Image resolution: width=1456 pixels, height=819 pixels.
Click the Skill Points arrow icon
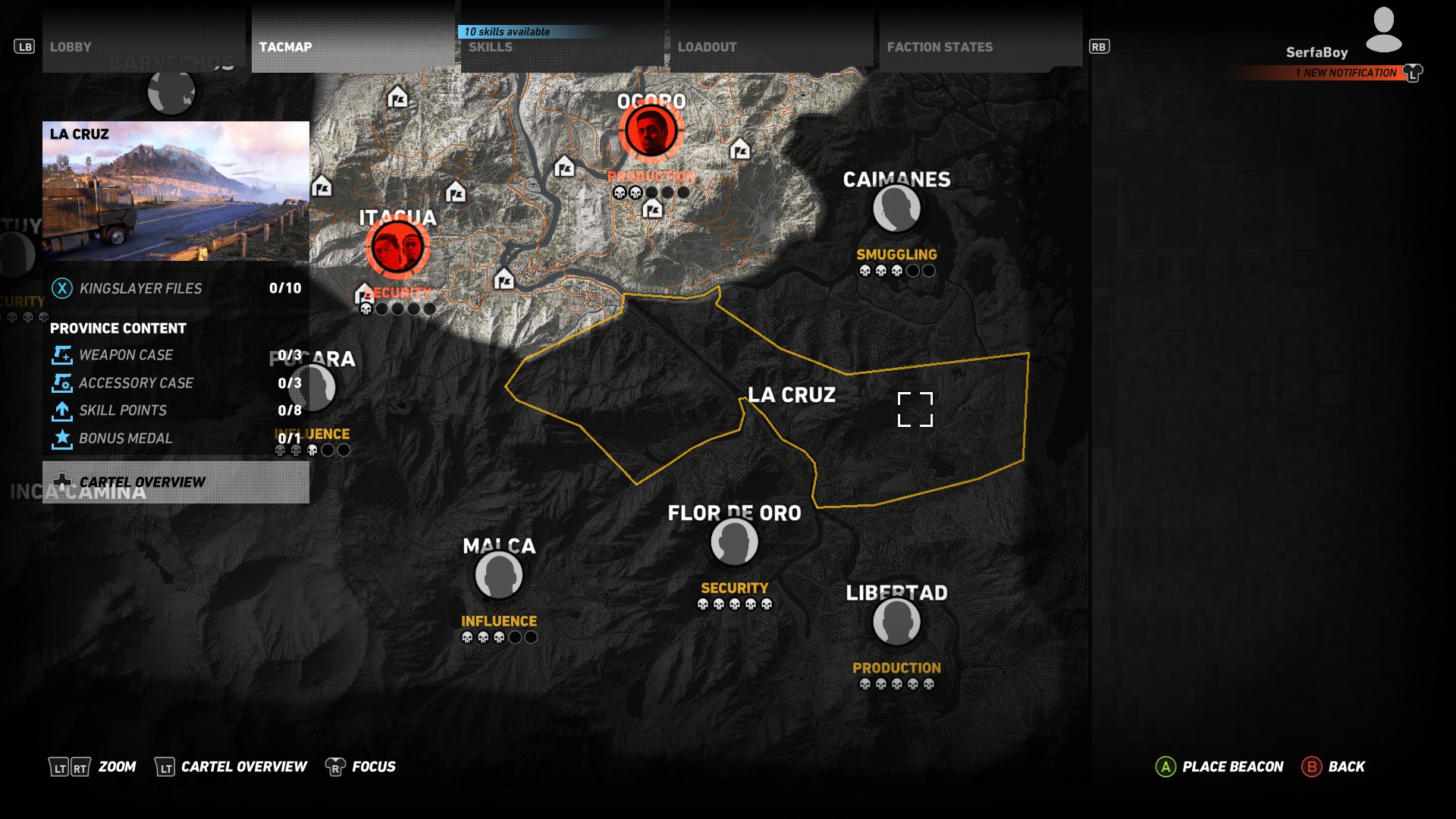click(62, 409)
